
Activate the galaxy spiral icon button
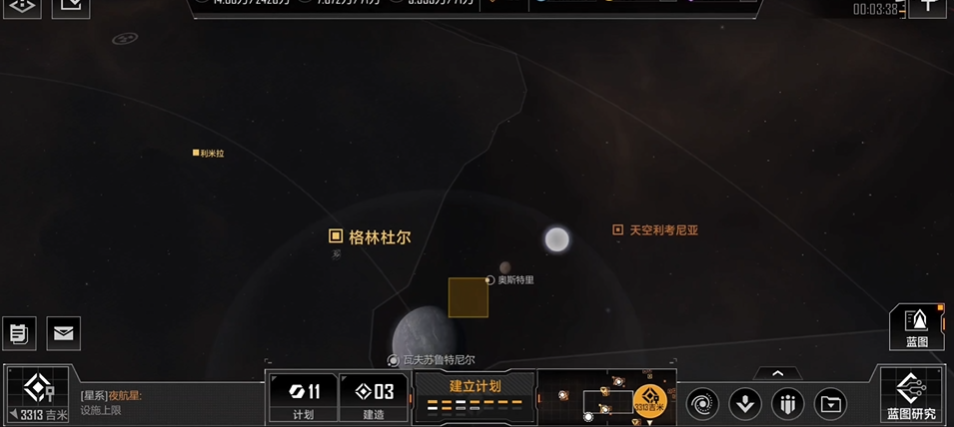(702, 404)
